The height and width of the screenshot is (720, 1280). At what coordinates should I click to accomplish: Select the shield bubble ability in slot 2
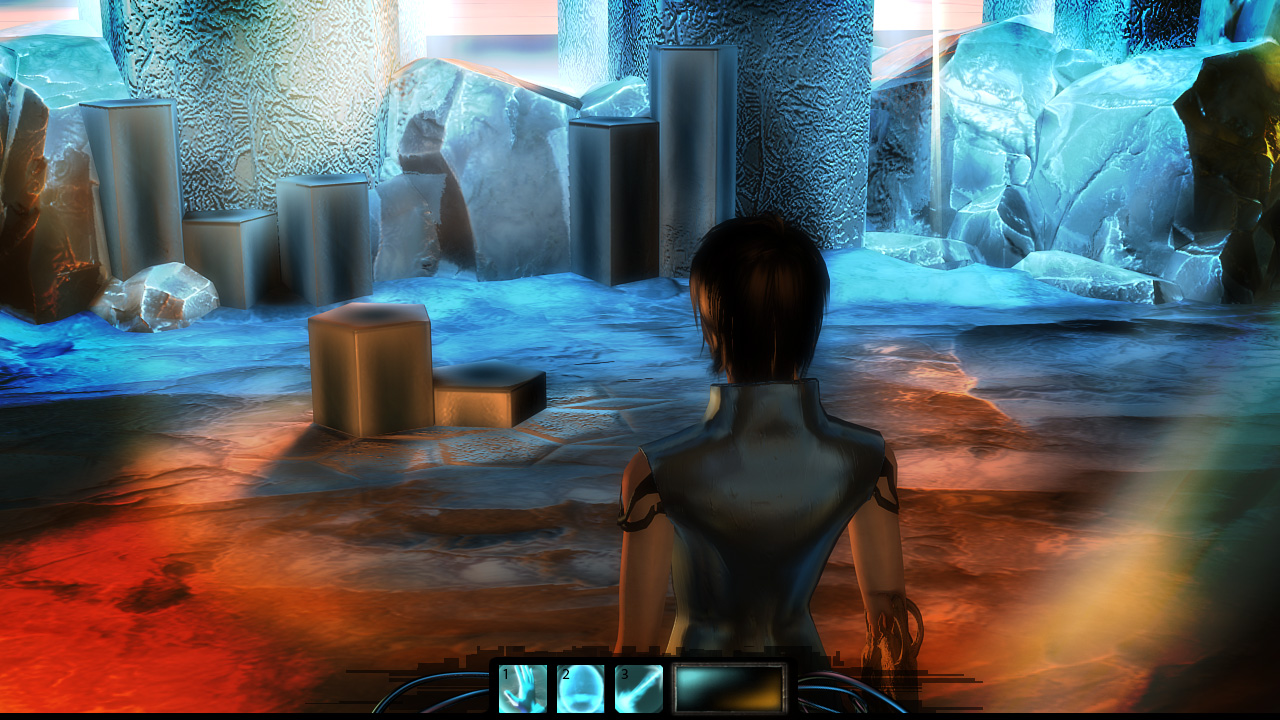coord(581,689)
